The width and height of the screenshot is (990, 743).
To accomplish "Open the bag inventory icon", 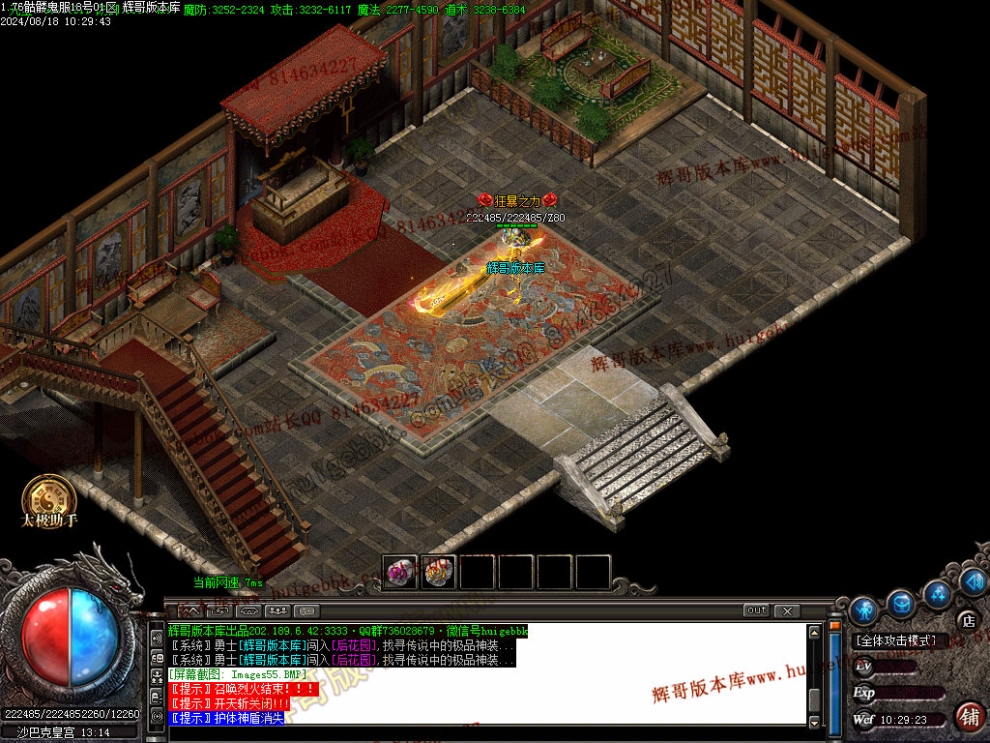I will (x=902, y=603).
